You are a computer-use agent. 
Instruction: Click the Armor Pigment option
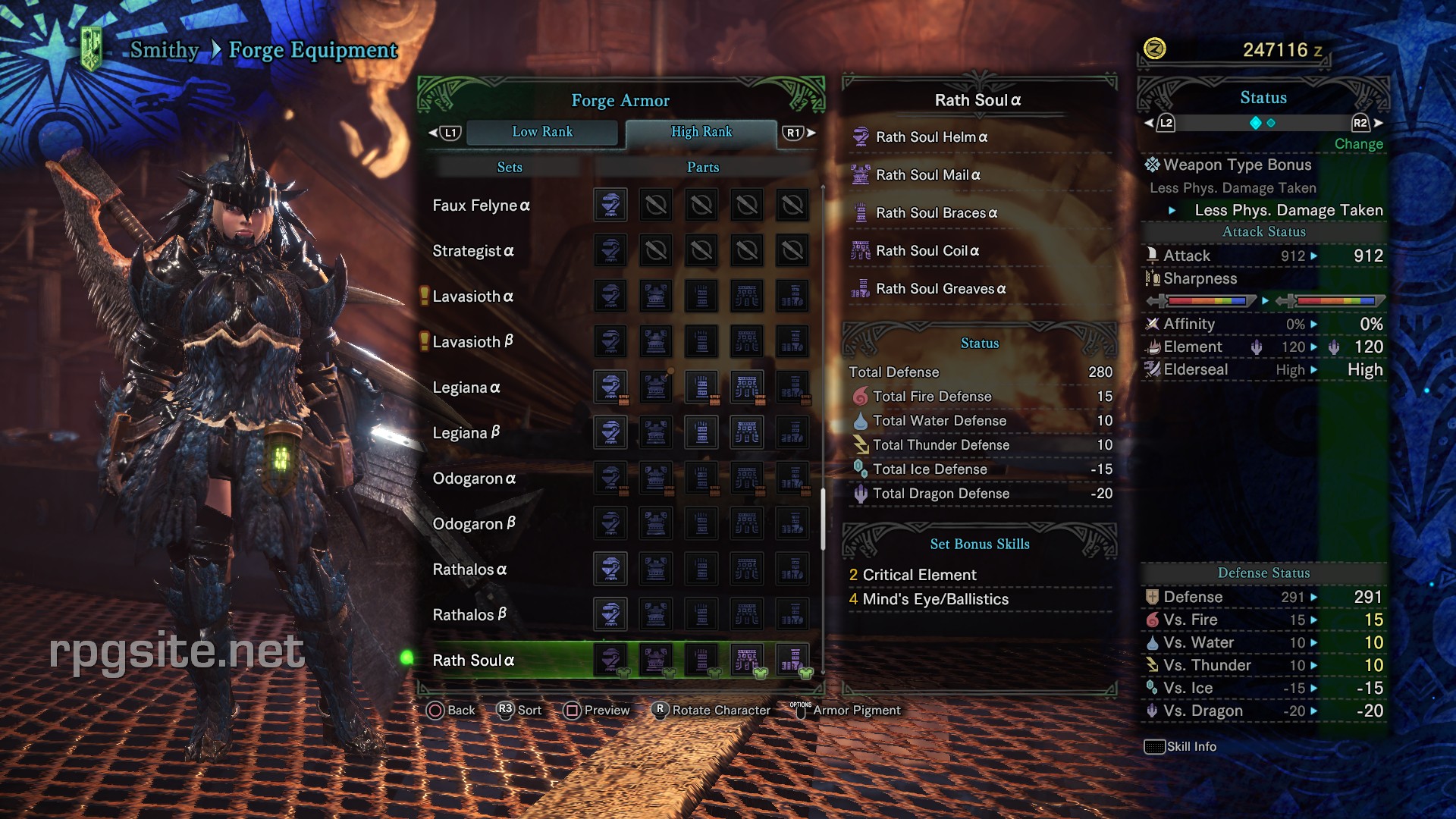point(855,711)
